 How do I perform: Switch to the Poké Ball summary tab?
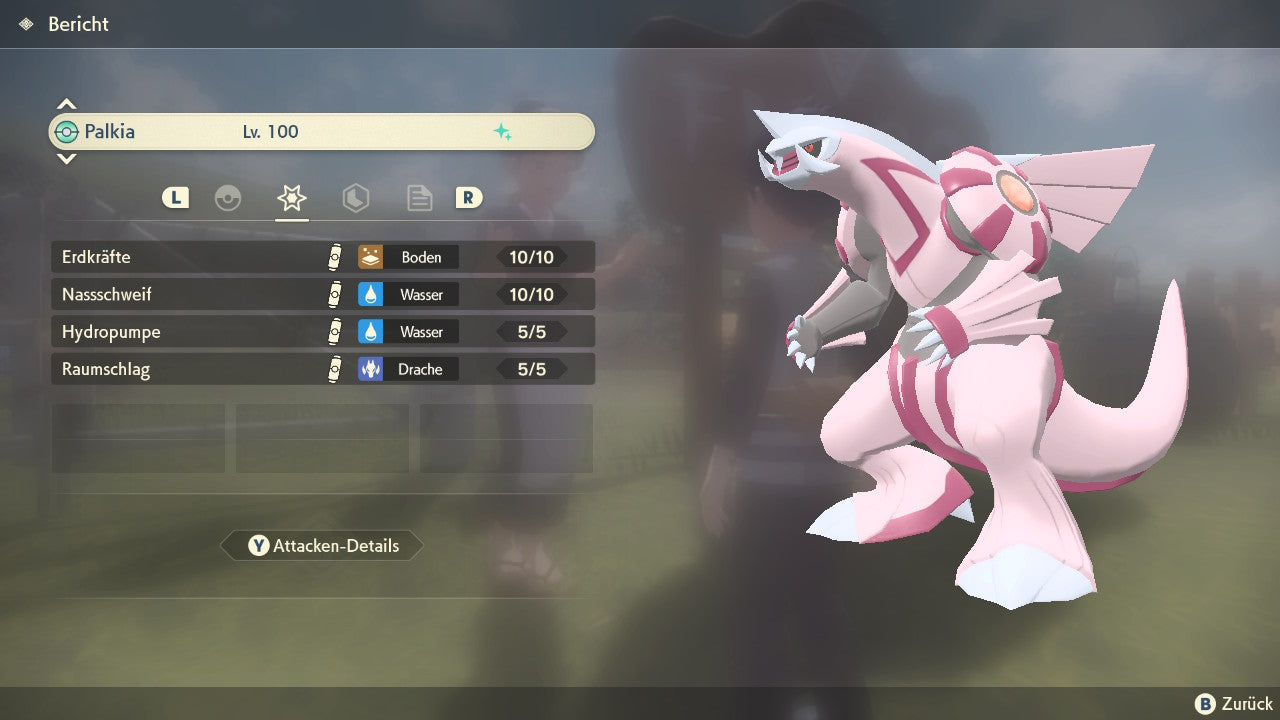click(x=228, y=198)
